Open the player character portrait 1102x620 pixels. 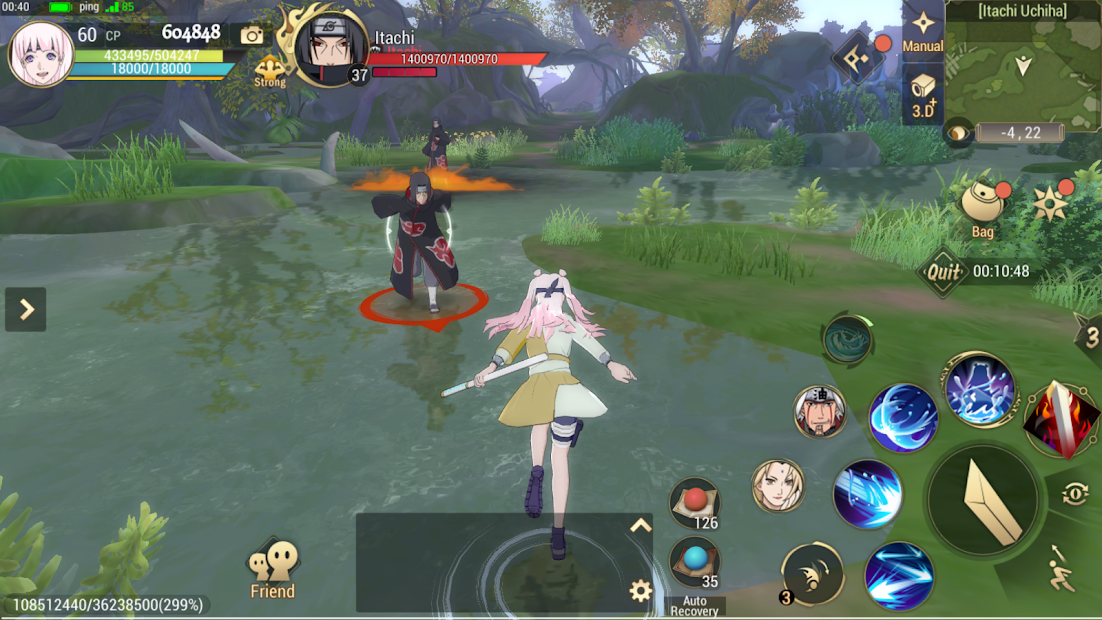pos(42,55)
